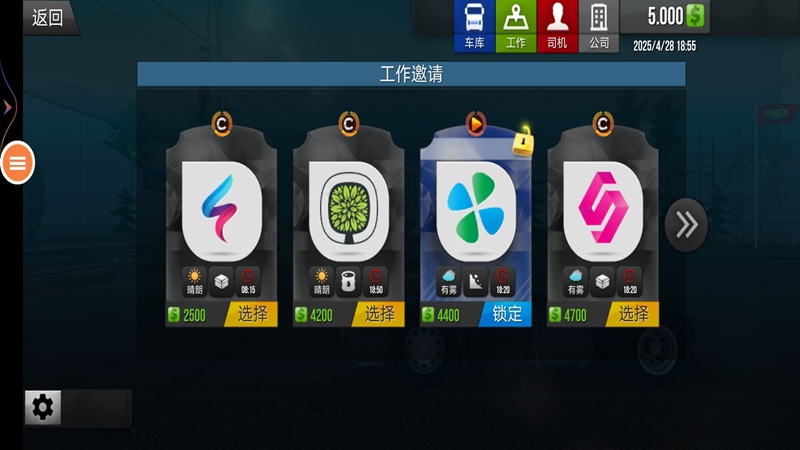Screen dimensions: 800x450
Task: Open the 司机 drivers tab
Action: 557,26
